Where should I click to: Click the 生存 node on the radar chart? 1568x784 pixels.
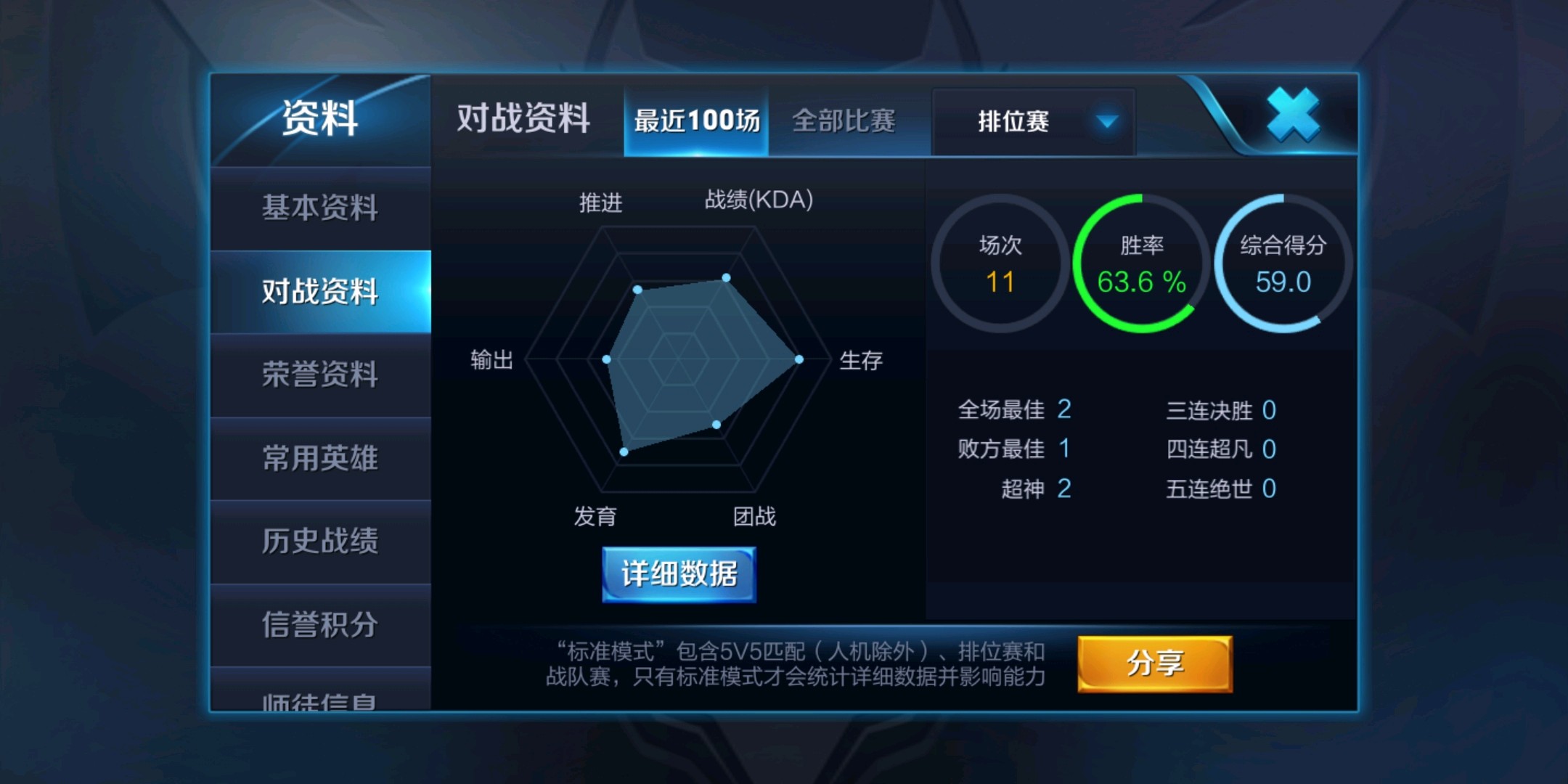799,358
